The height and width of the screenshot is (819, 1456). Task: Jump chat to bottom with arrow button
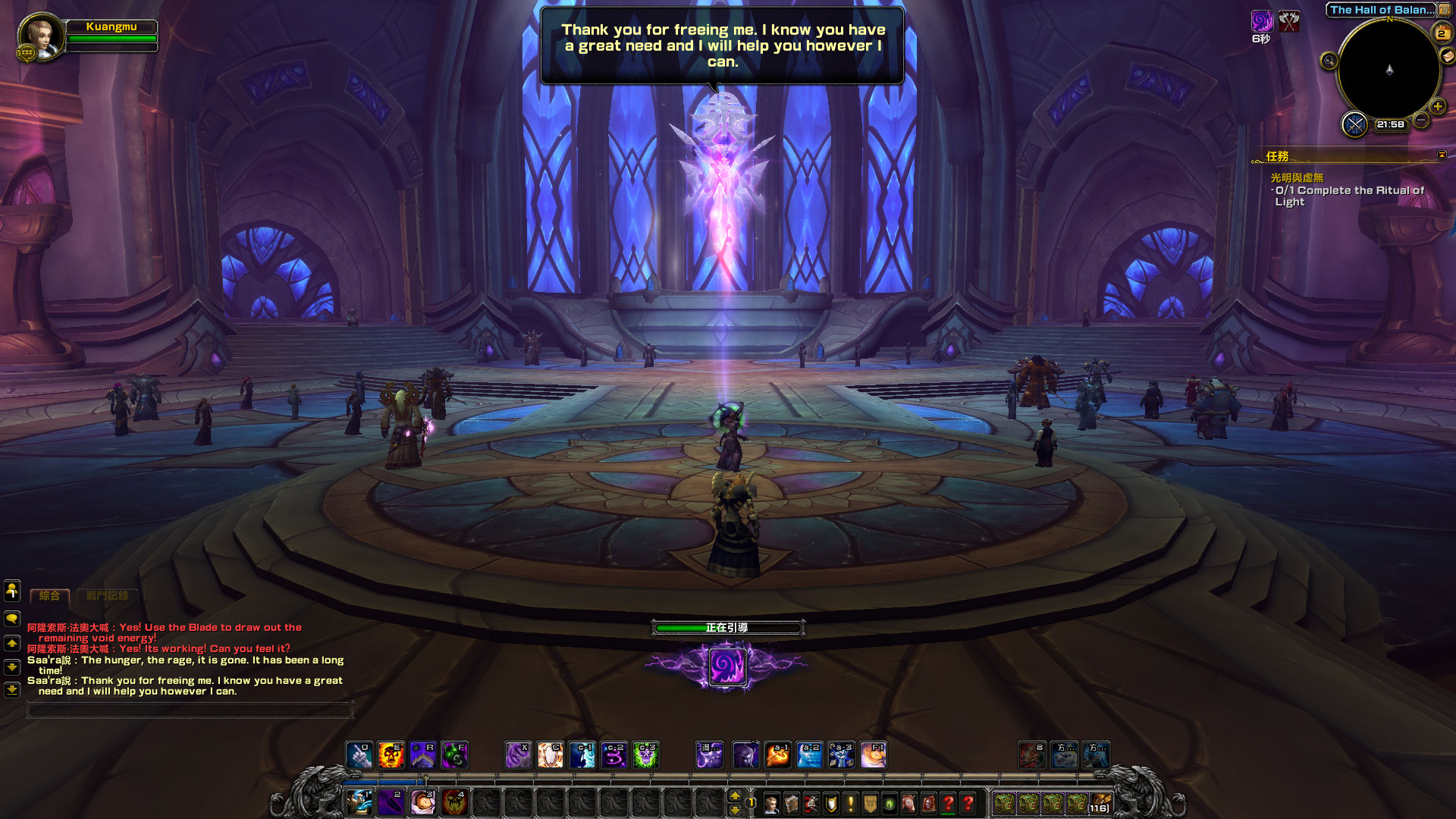(x=12, y=690)
